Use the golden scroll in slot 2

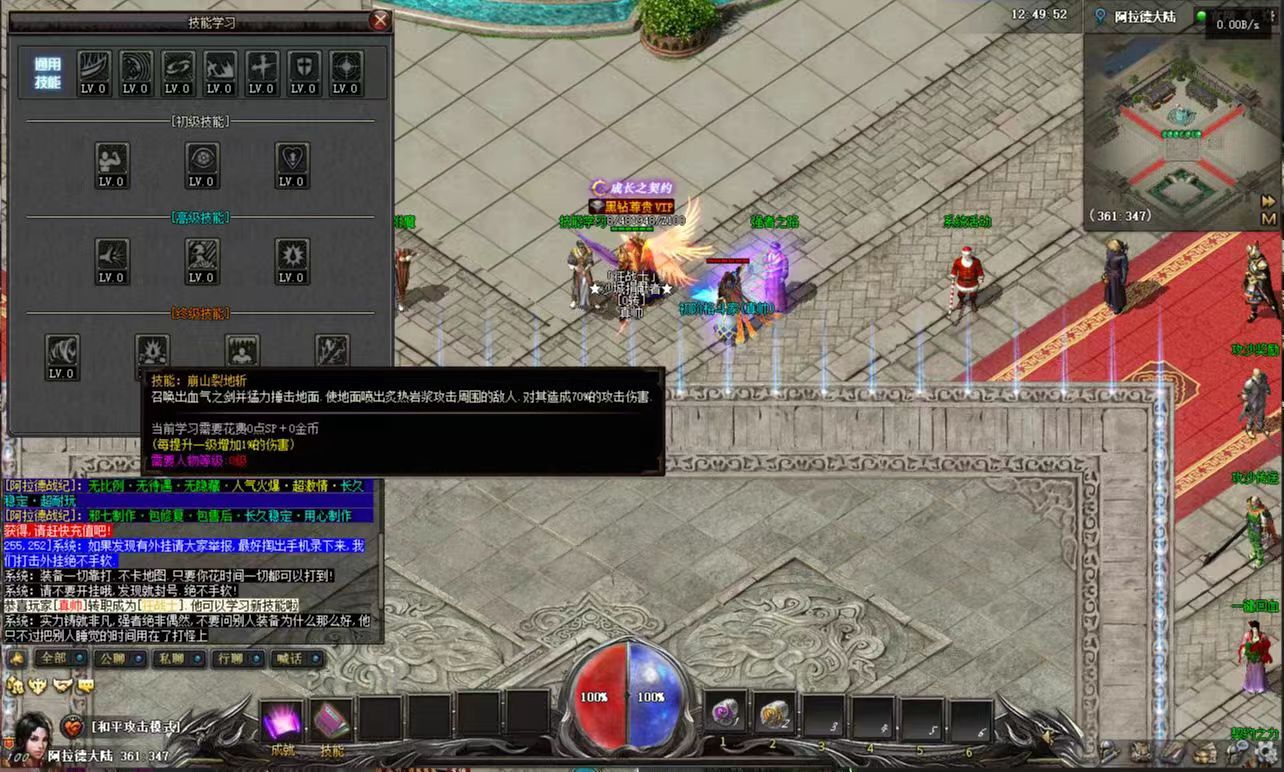(774, 714)
